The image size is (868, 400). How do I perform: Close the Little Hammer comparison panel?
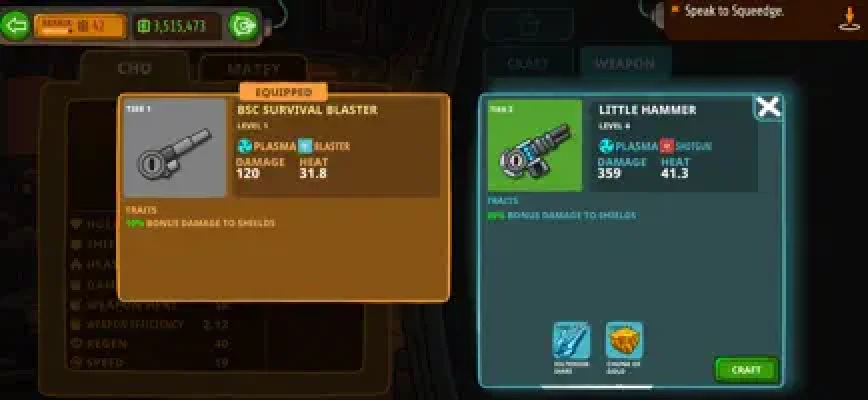pyautogui.click(x=768, y=107)
